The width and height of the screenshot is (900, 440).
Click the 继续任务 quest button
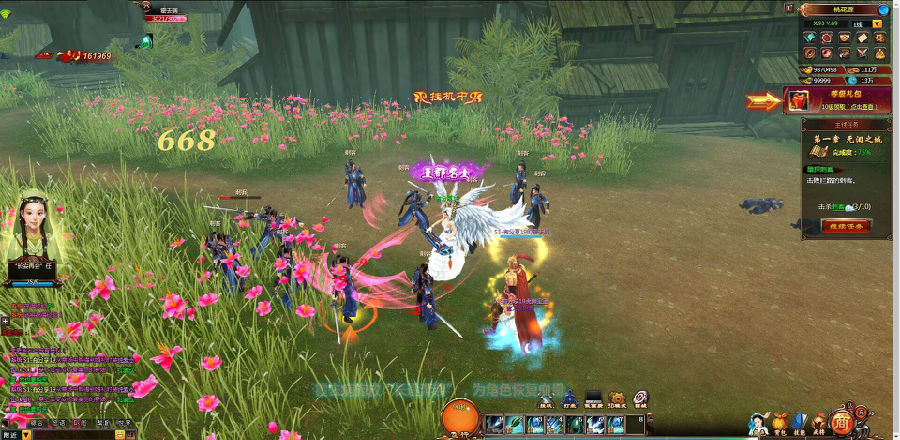(846, 226)
